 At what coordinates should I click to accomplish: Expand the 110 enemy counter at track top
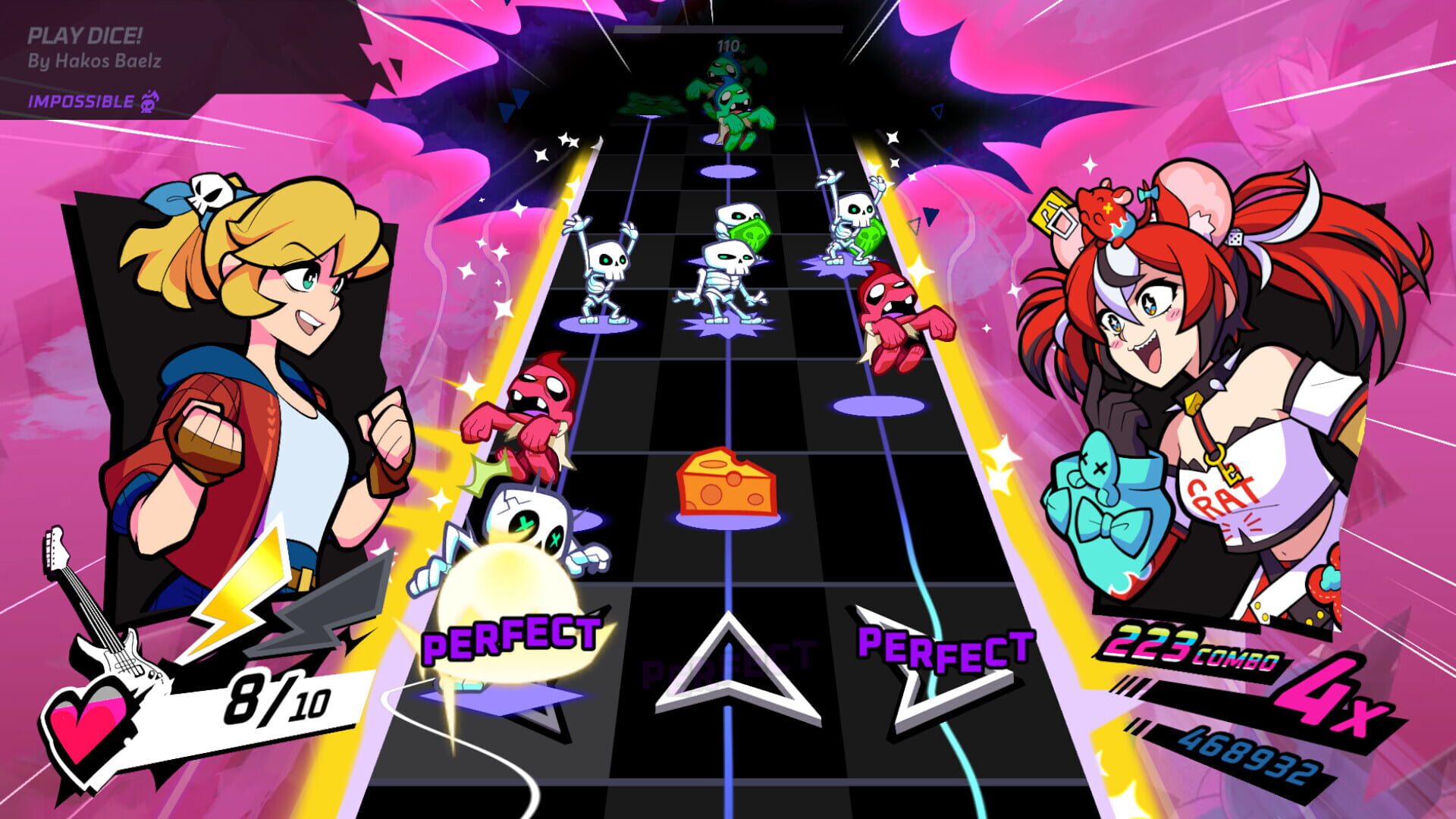click(728, 45)
